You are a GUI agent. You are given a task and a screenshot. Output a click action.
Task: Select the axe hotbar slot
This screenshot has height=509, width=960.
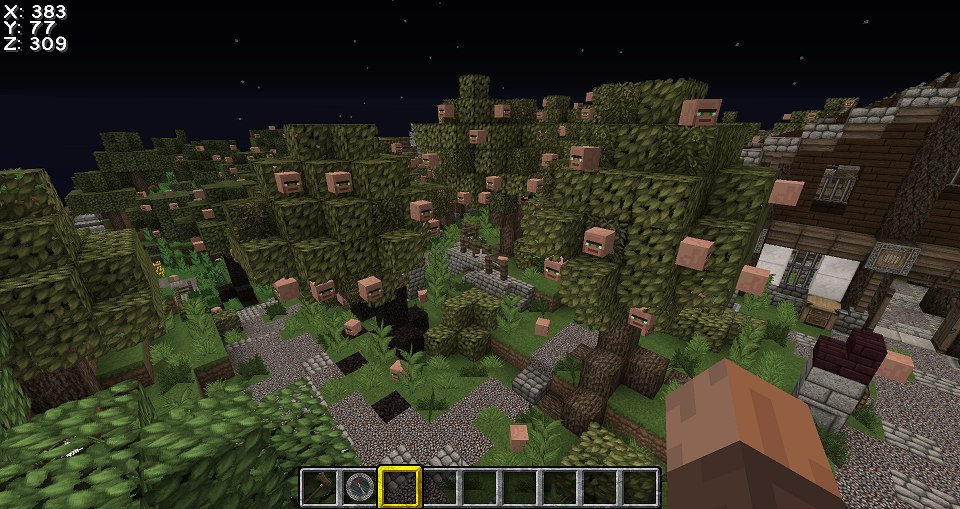(x=320, y=487)
